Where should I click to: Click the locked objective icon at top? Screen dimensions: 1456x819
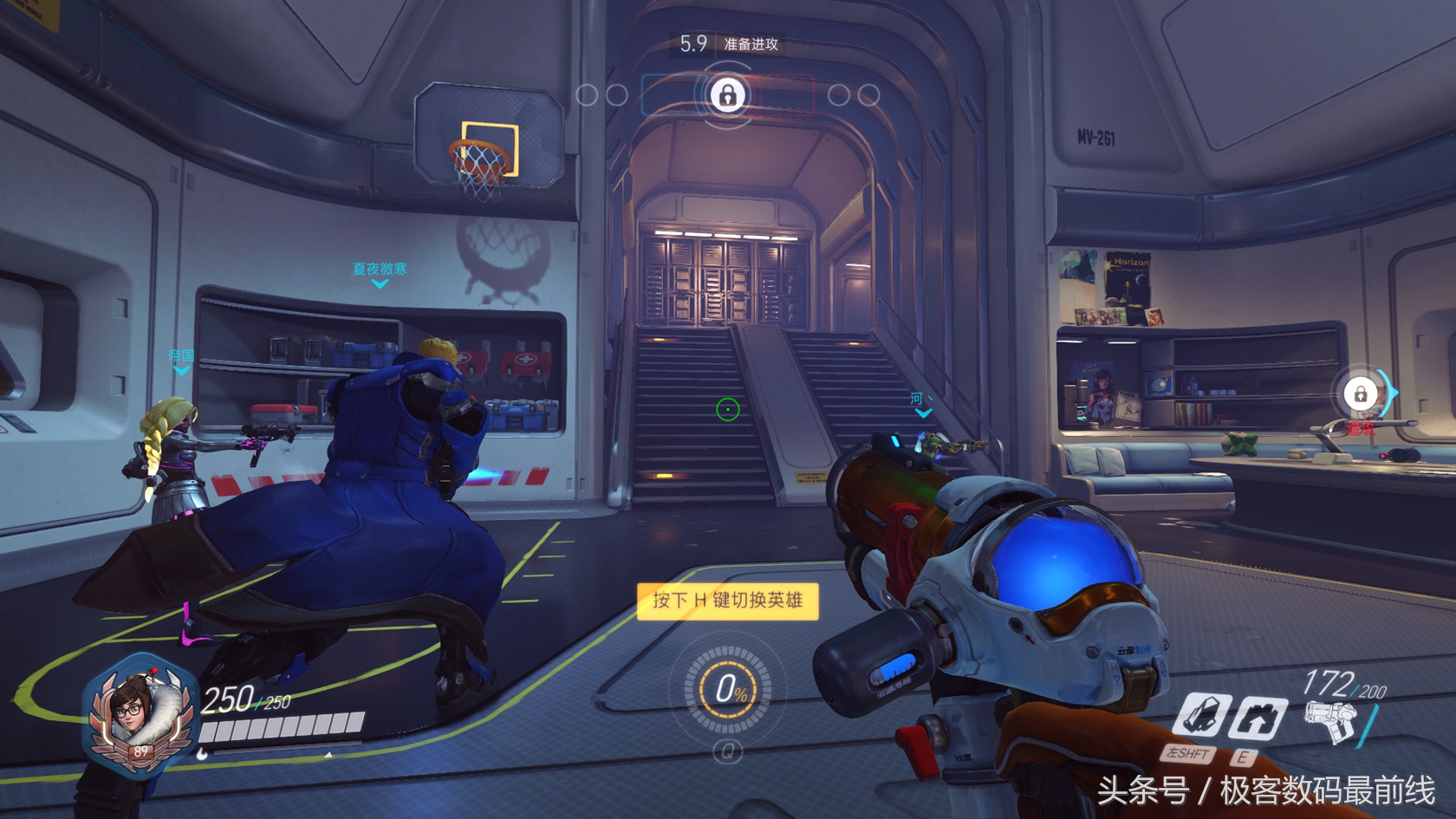coord(728,94)
